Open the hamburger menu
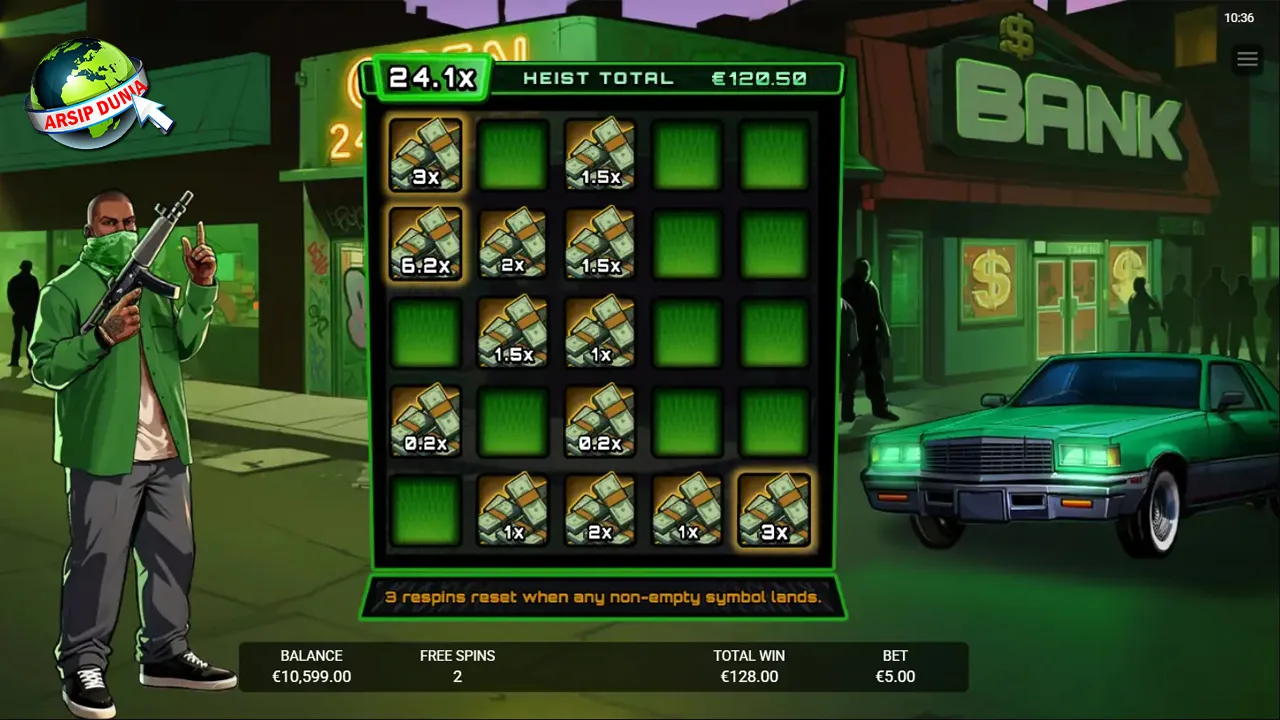The image size is (1280, 720). coord(1247,60)
